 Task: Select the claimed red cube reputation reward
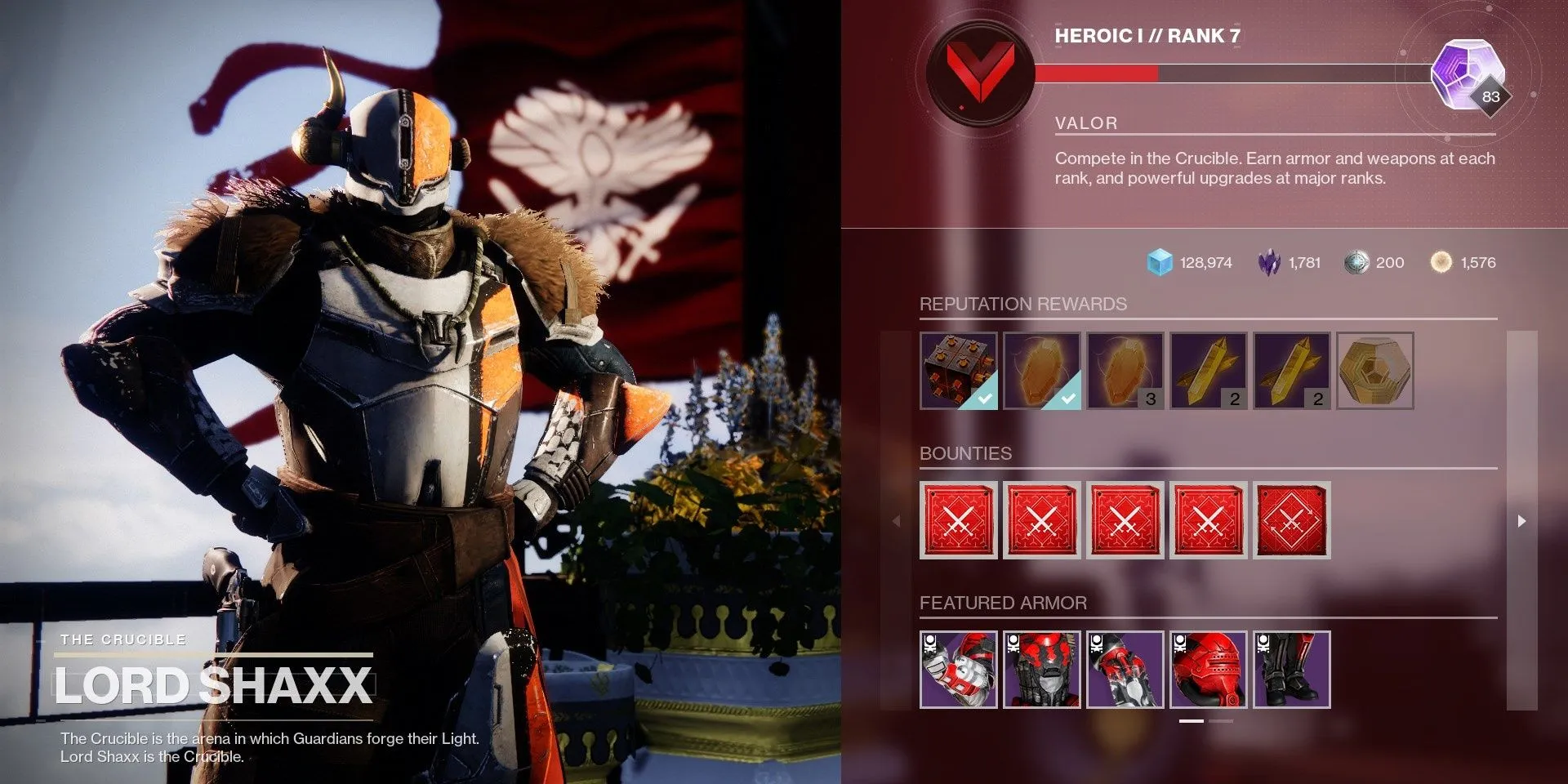click(x=959, y=371)
